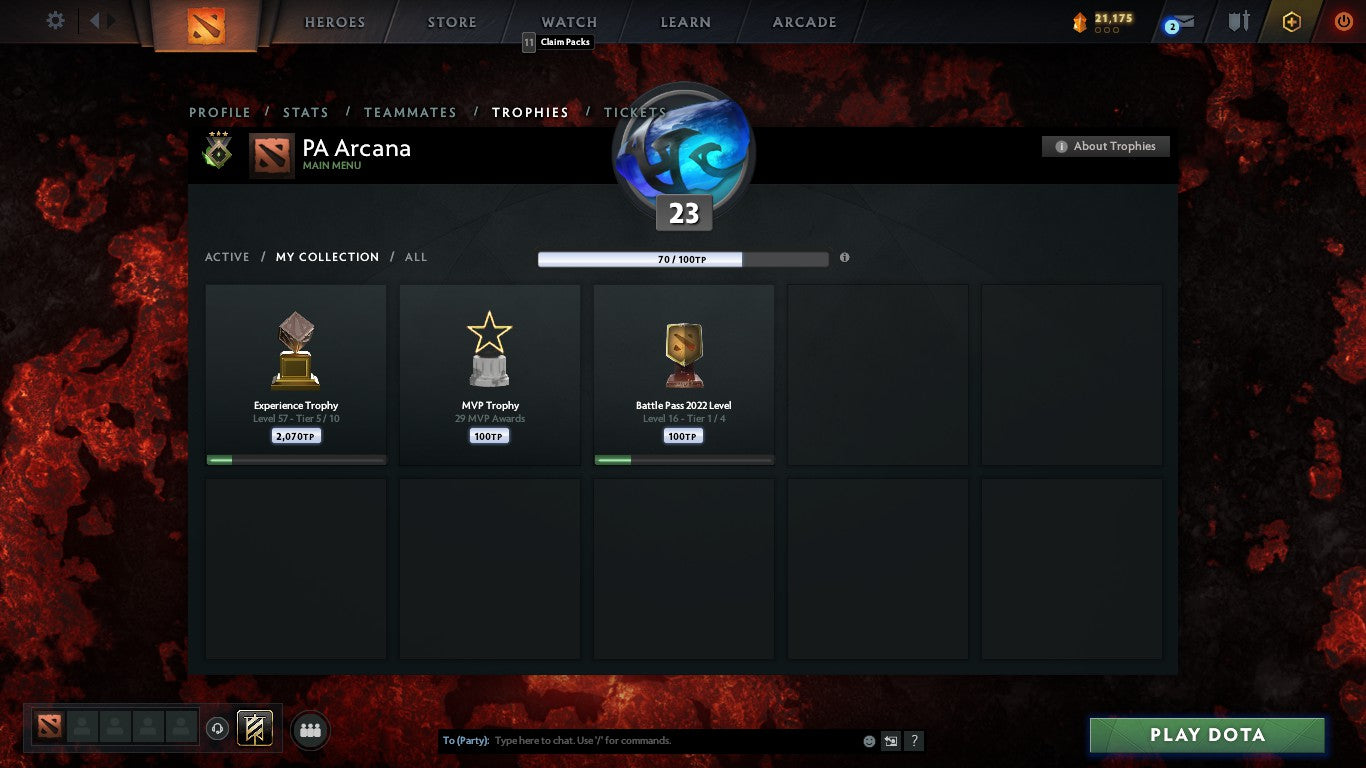Open the emoticon picker in chat bar

pyautogui.click(x=867, y=740)
